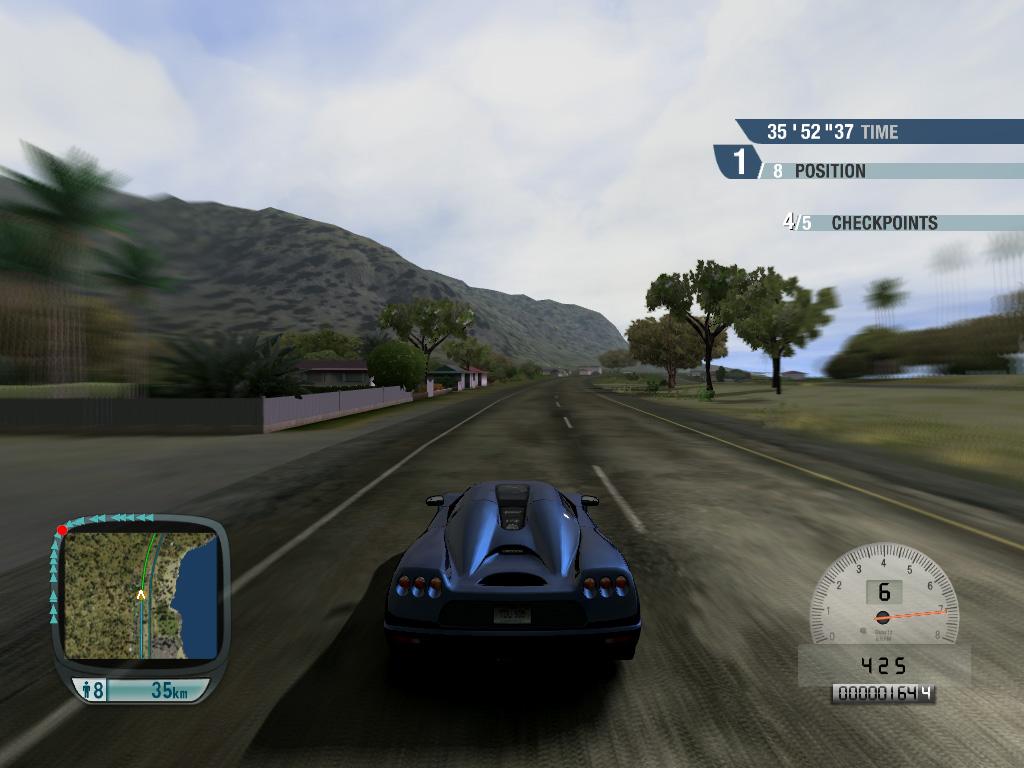Viewport: 1024px width, 768px height.
Task: Click the yellow player arrow on the minimap
Action: point(141,594)
